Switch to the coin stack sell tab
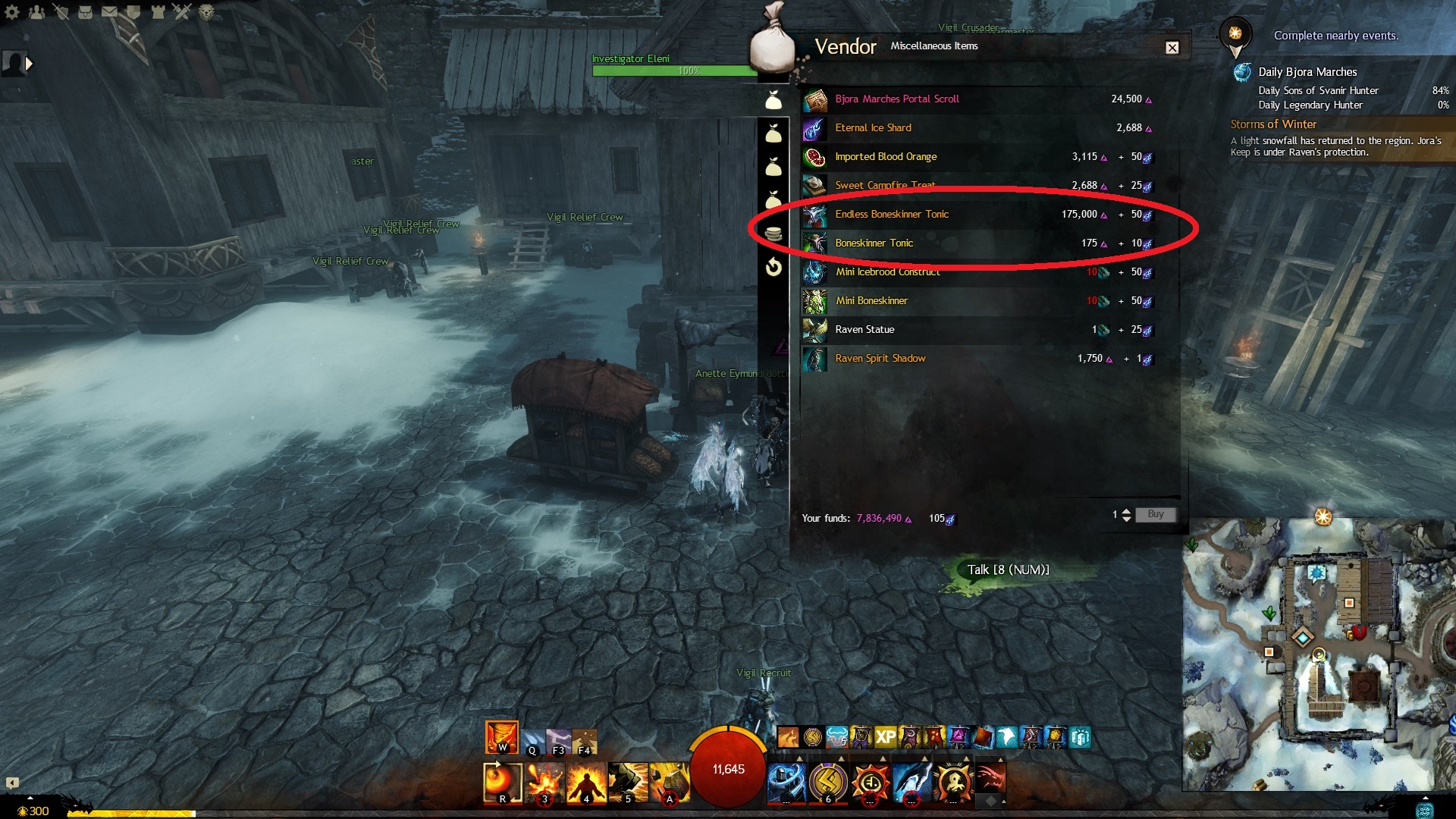1456x819 pixels. 773,234
